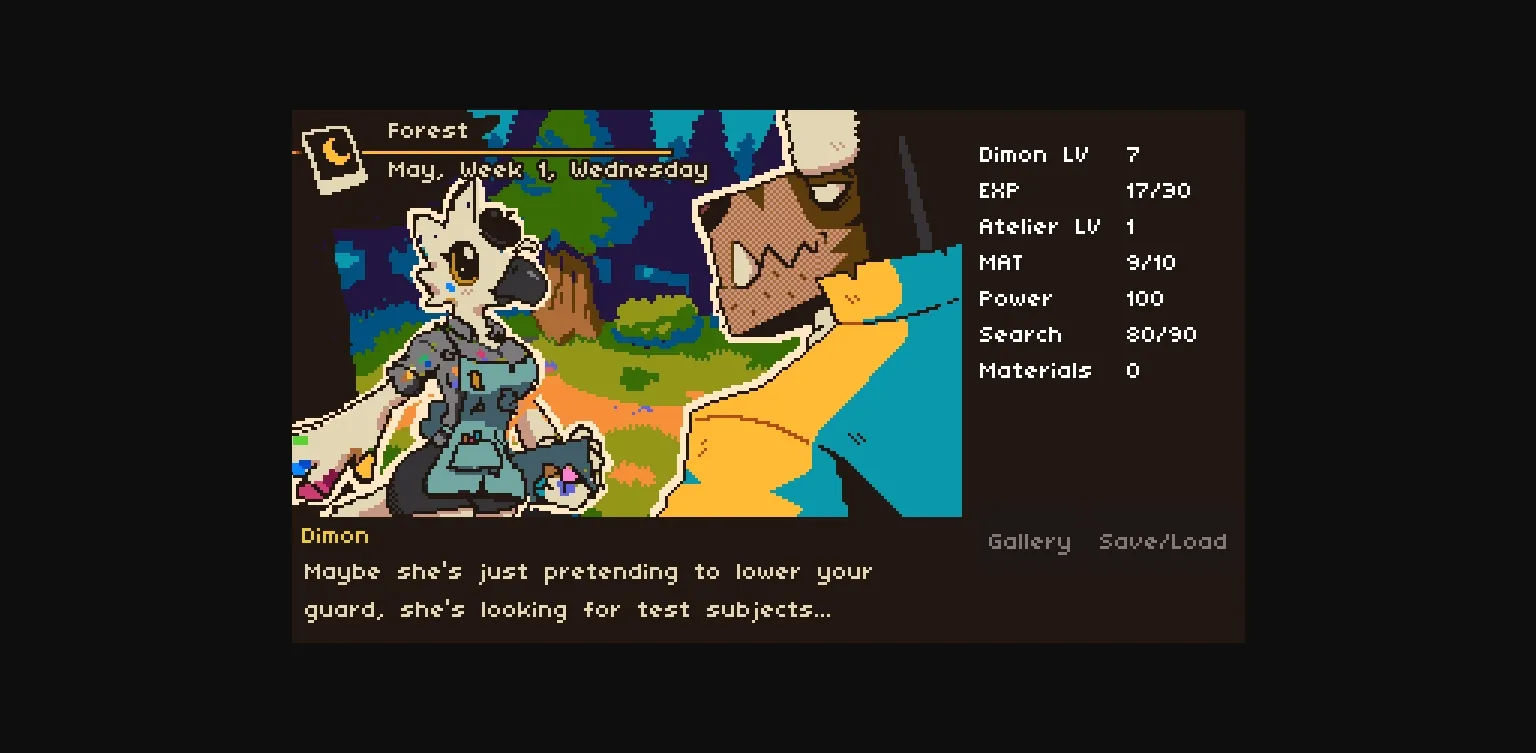Click the Forest location label
1536x753 pixels.
[427, 130]
